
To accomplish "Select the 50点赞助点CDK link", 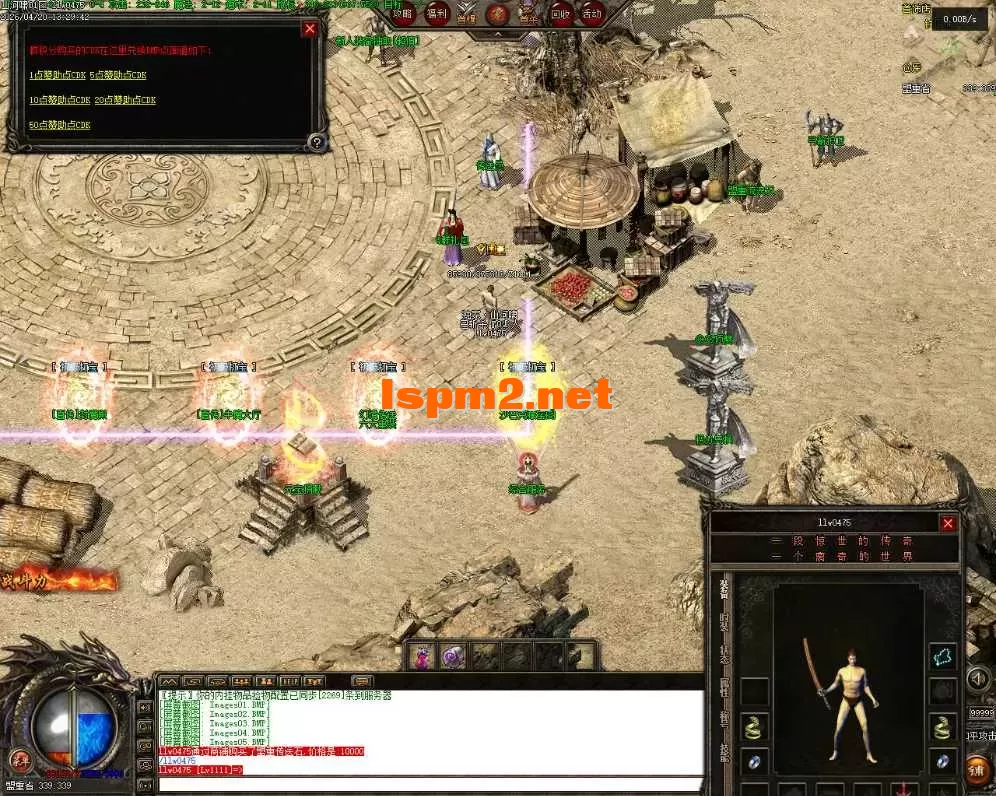I will (60, 125).
